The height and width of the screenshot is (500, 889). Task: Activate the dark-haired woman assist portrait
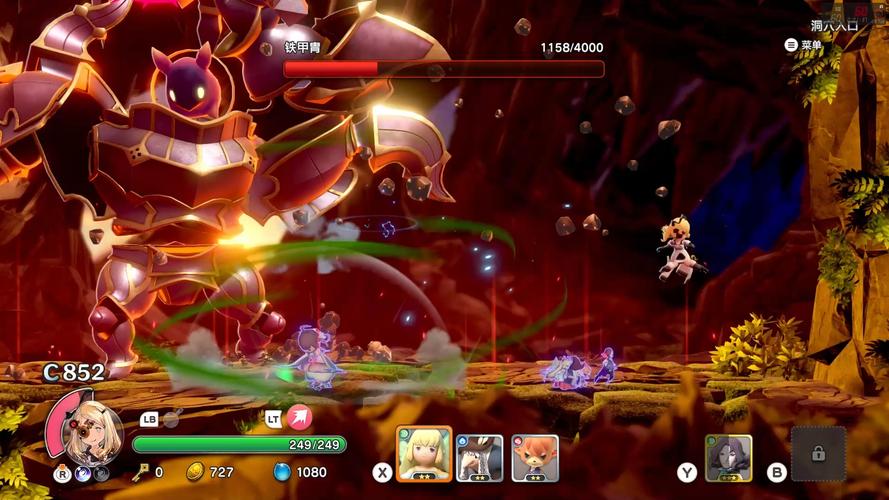[x=728, y=458]
